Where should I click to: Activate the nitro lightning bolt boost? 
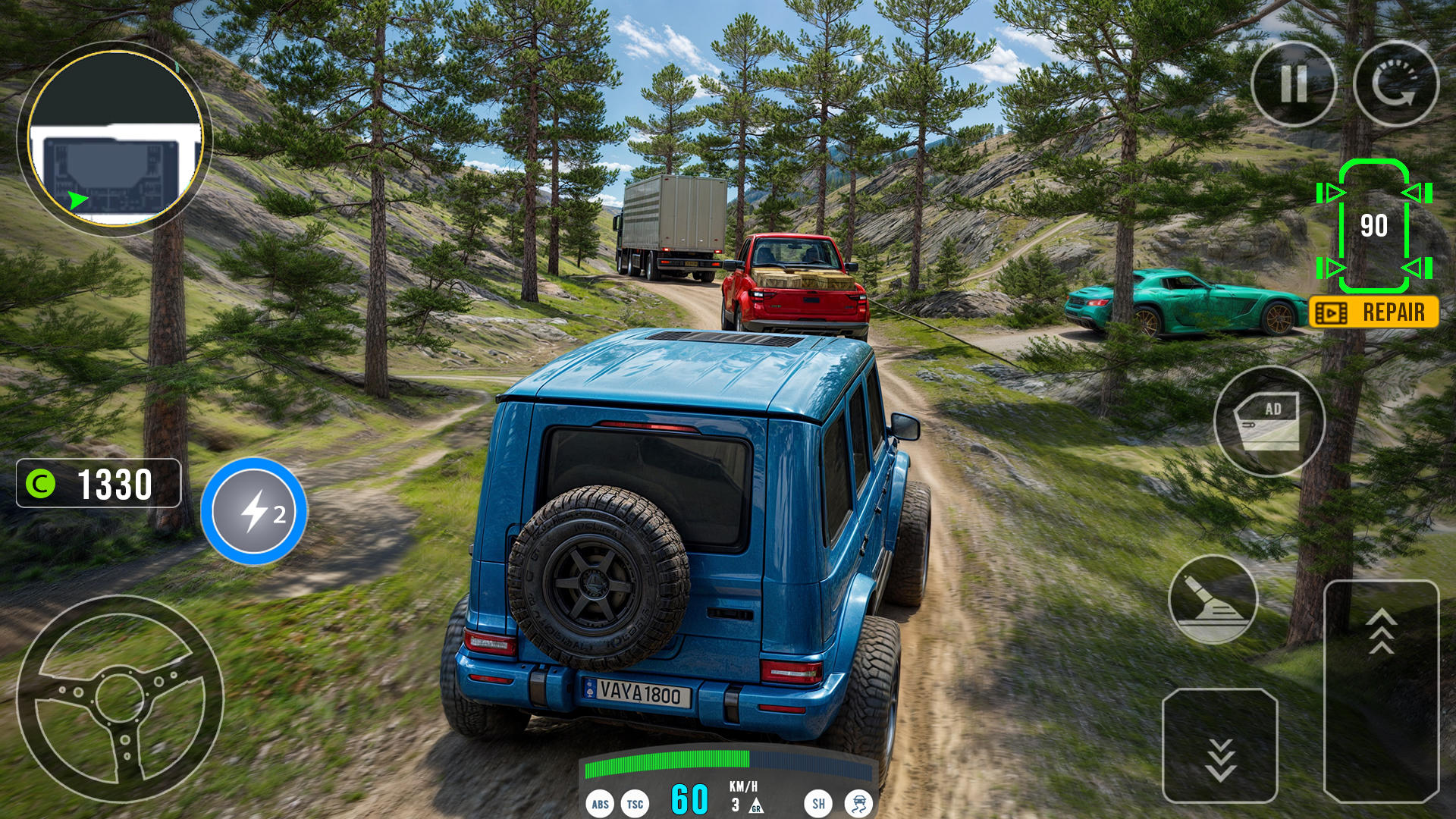point(254,511)
